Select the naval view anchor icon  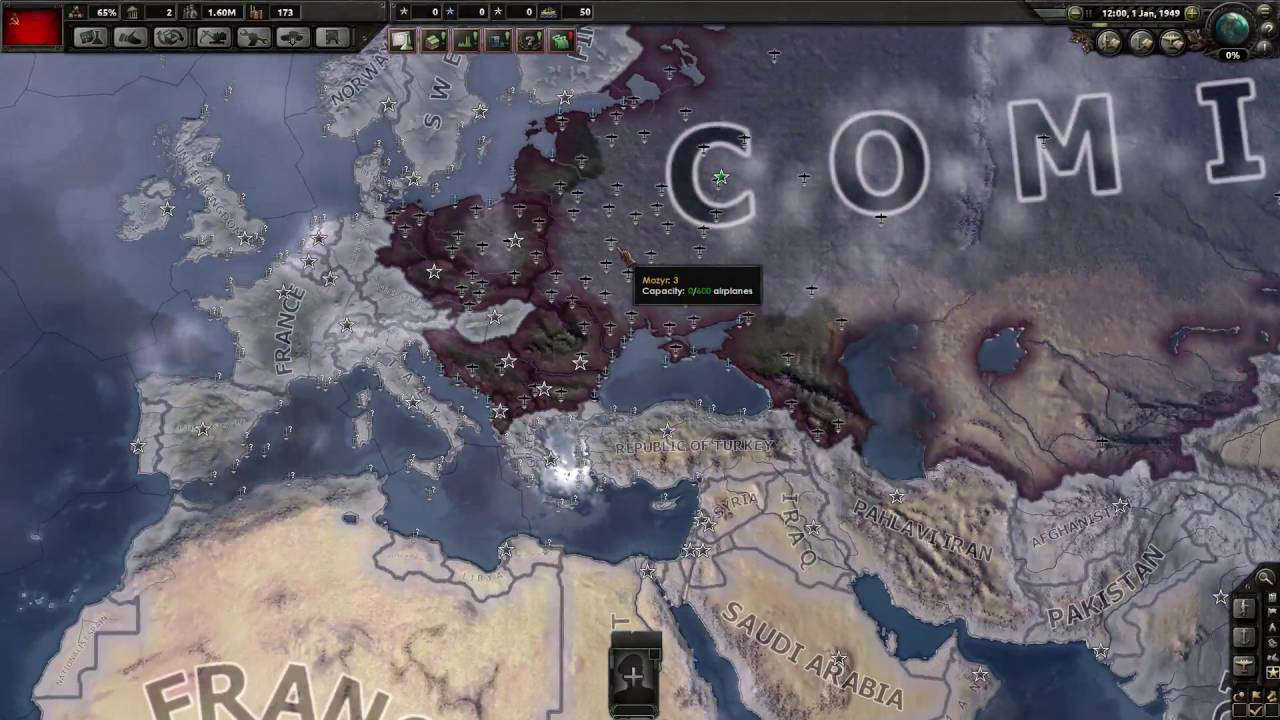(x=1243, y=637)
